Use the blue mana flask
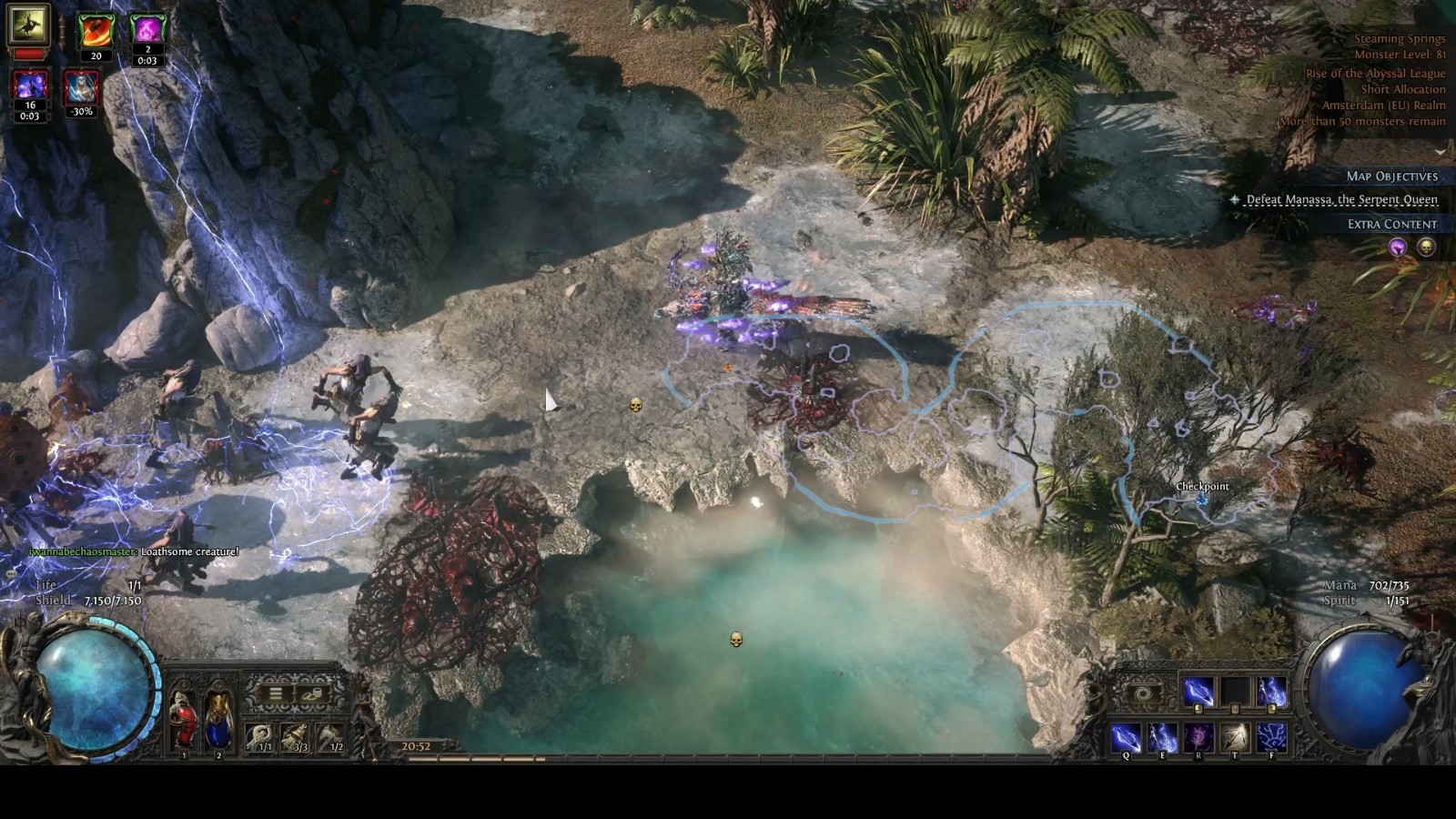The width and height of the screenshot is (1456, 819). pos(218,719)
